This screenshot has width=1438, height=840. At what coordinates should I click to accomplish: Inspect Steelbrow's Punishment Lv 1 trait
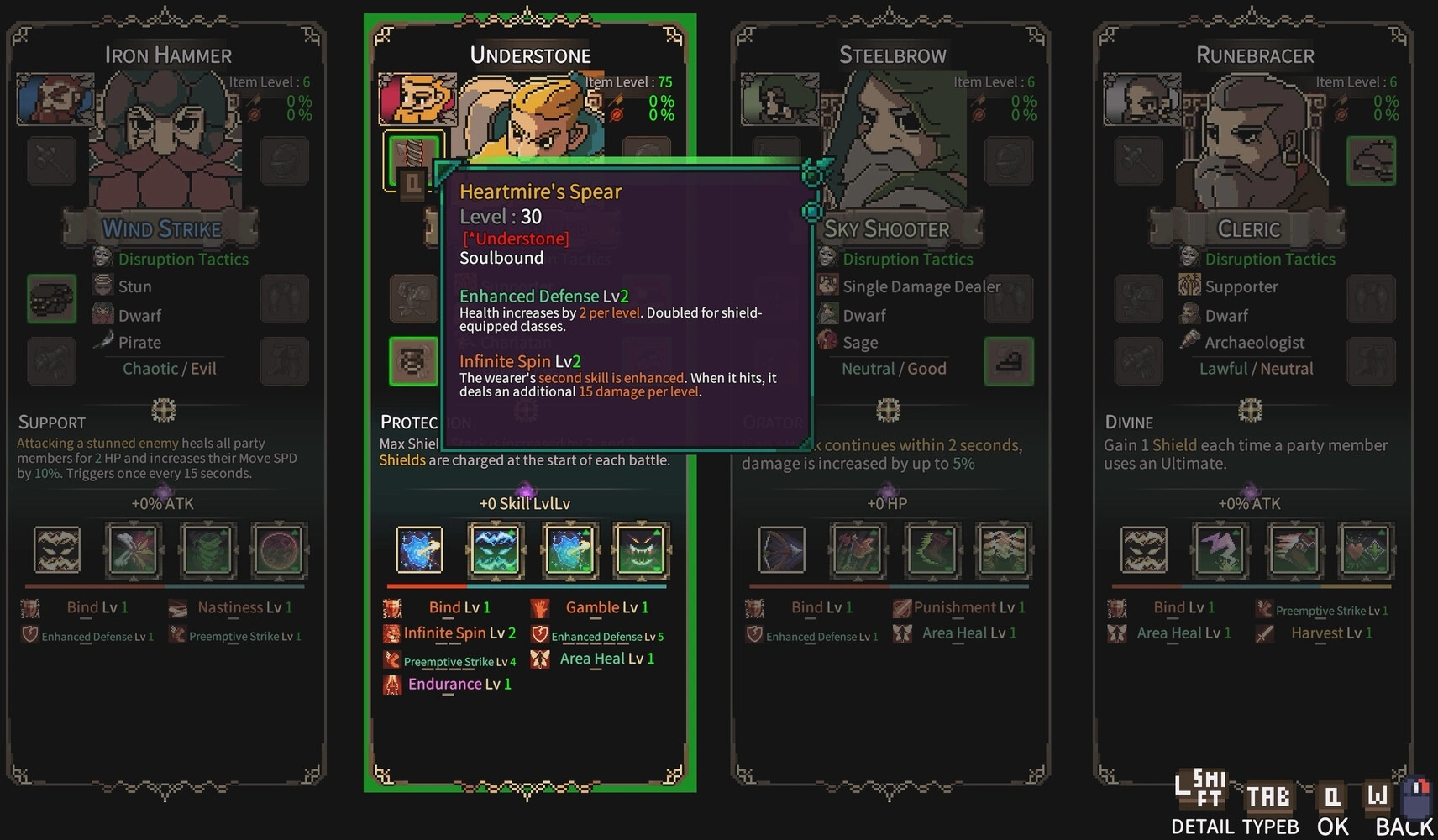pyautogui.click(x=968, y=607)
